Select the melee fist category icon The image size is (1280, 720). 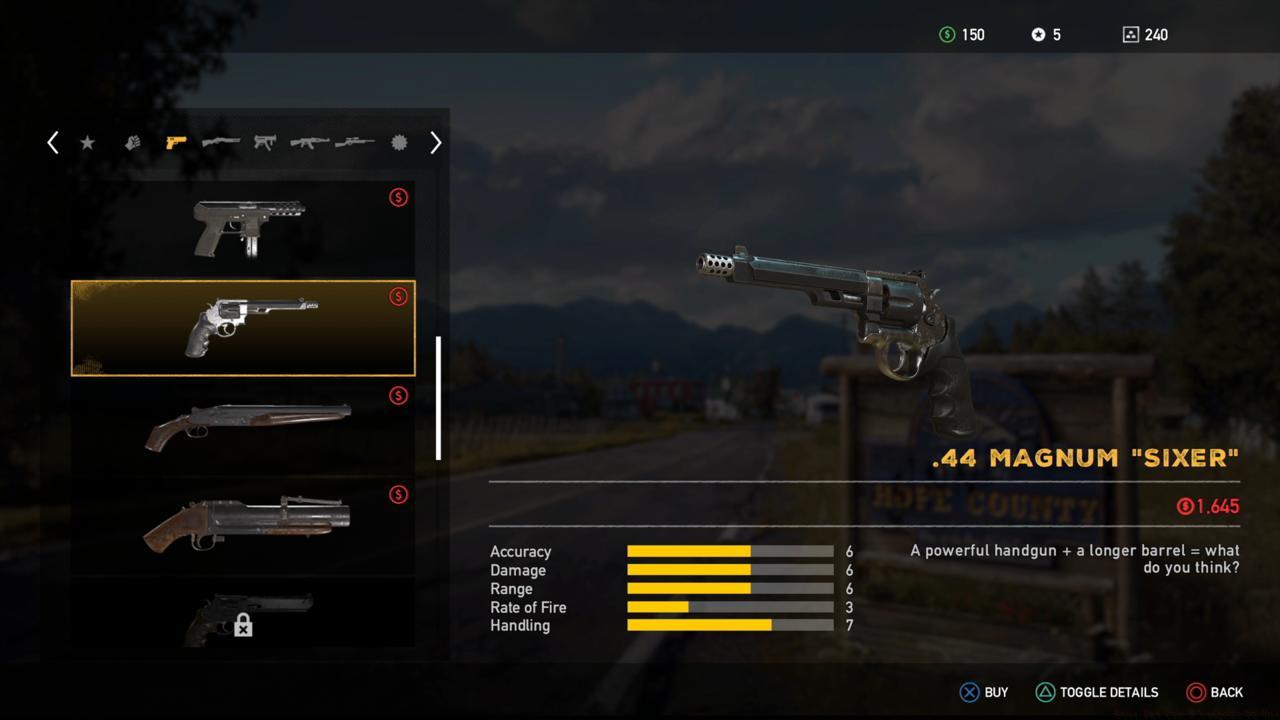[131, 142]
